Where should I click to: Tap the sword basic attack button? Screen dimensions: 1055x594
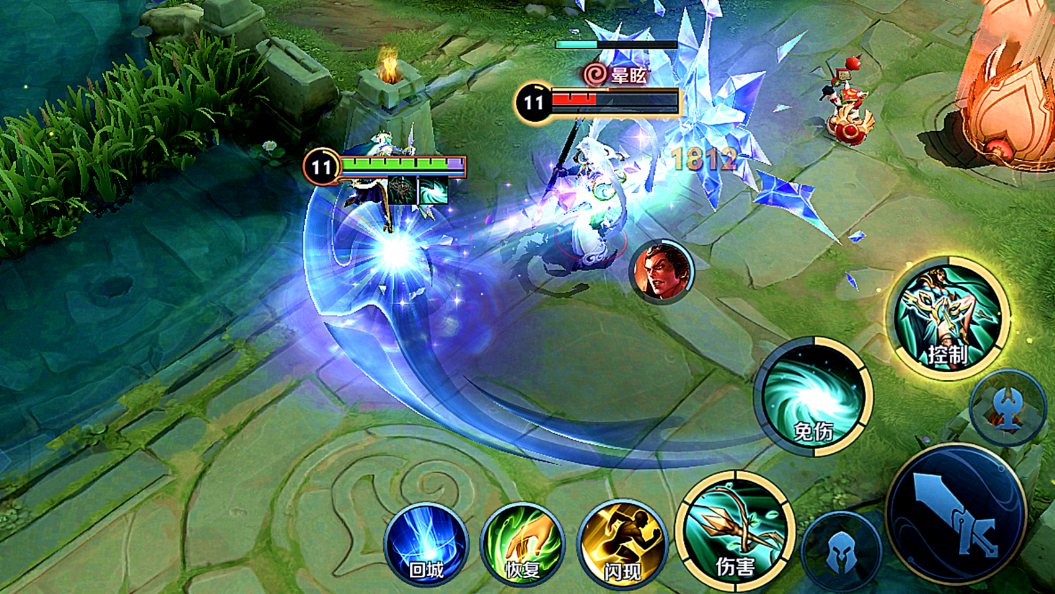click(x=956, y=513)
